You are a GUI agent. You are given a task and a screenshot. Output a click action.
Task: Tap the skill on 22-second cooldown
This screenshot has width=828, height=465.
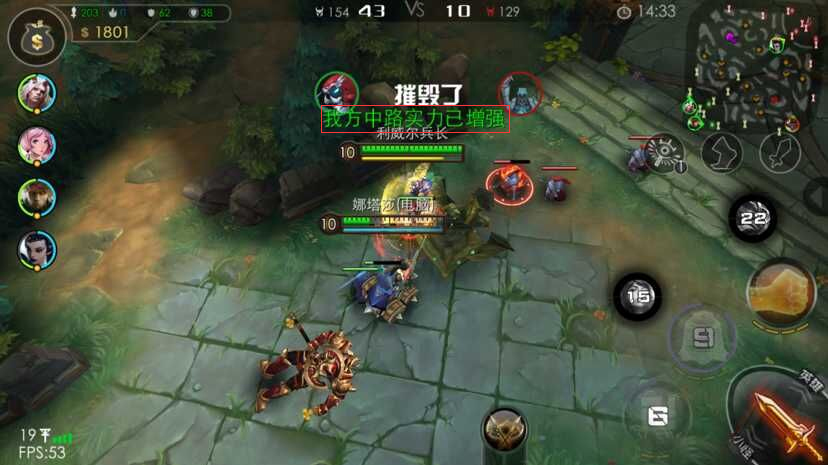(753, 218)
